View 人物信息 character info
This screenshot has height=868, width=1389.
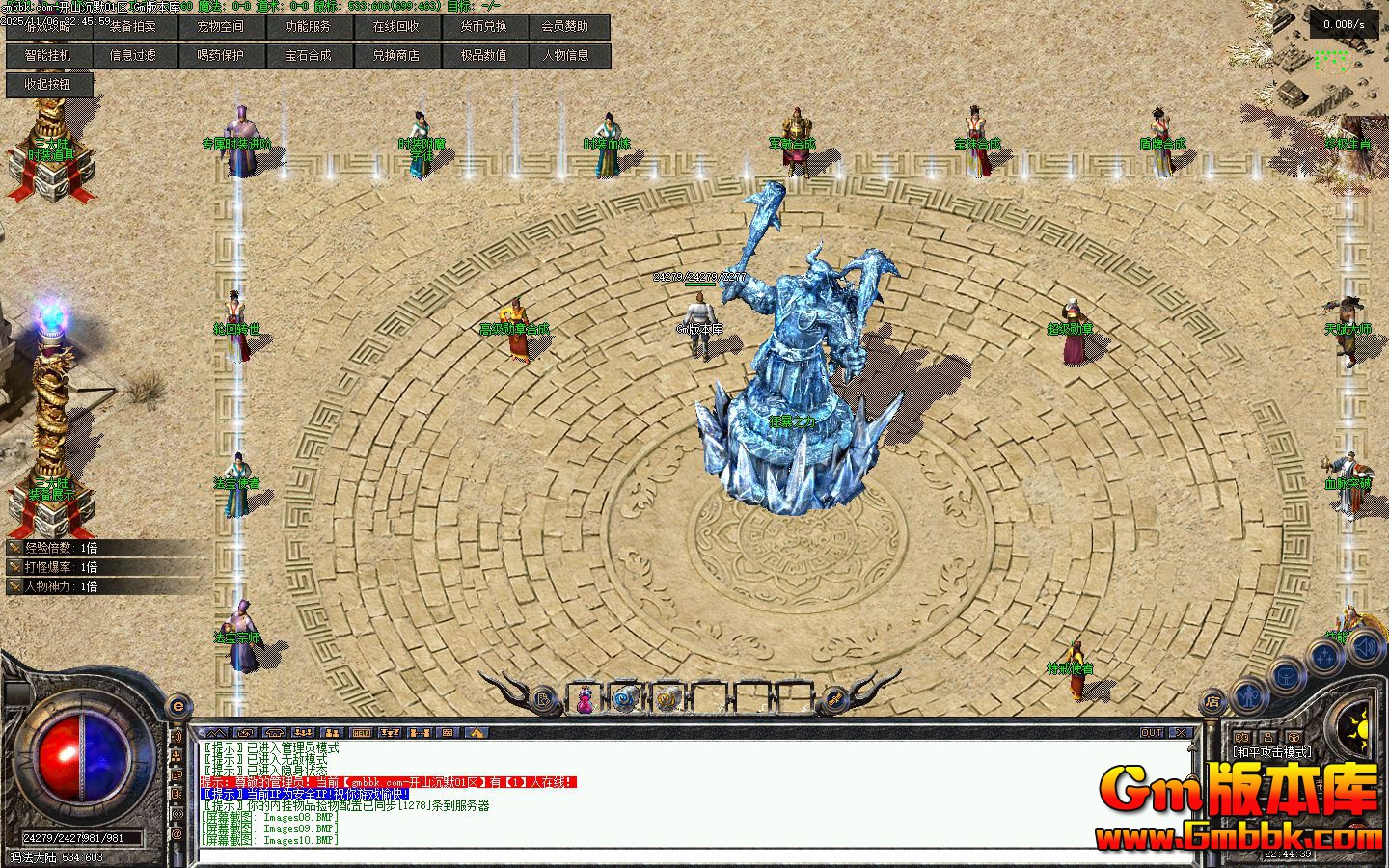coord(565,56)
